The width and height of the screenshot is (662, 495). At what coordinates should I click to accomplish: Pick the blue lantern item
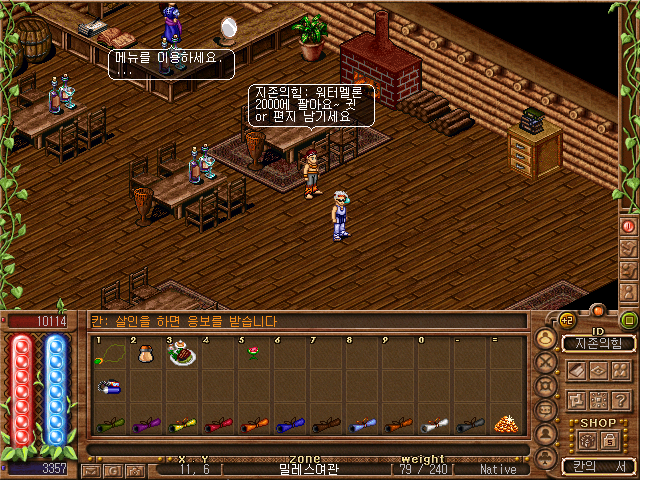tap(109, 387)
